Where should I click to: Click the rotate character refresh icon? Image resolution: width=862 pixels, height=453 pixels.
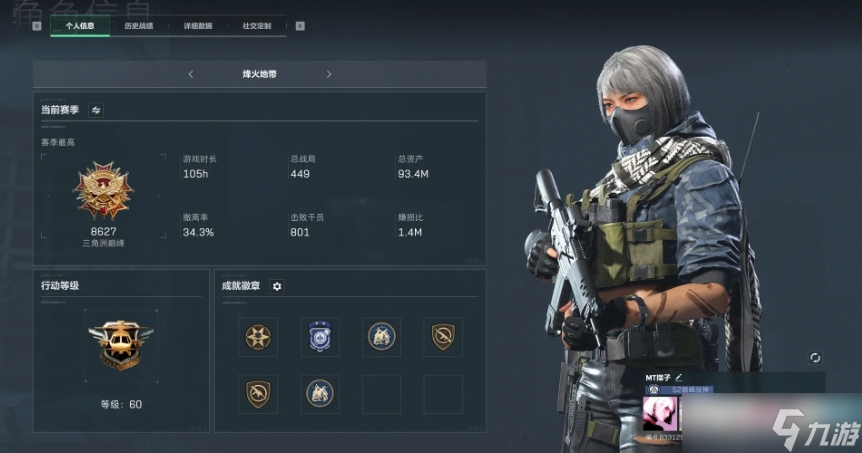click(815, 357)
